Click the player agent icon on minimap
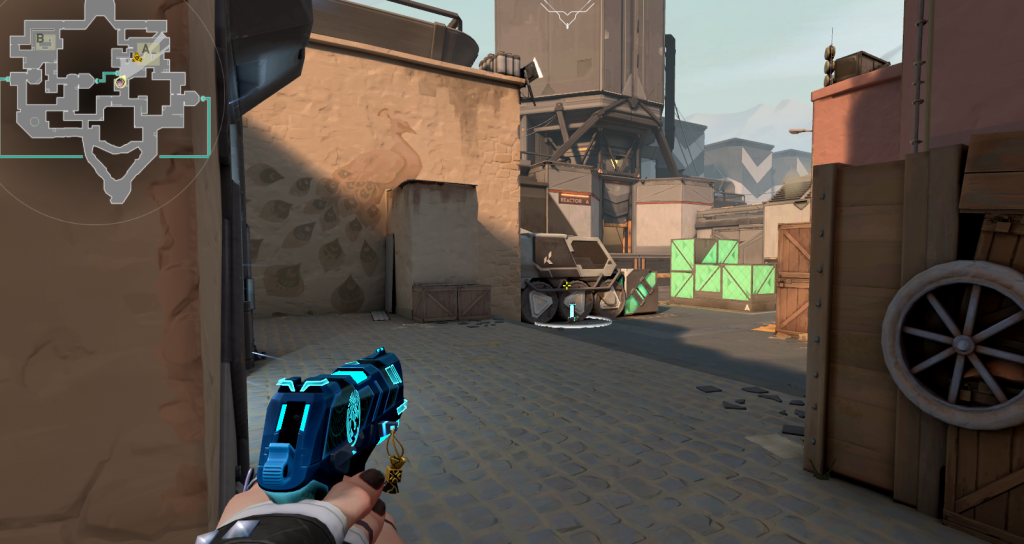The height and width of the screenshot is (544, 1024). coord(120,82)
